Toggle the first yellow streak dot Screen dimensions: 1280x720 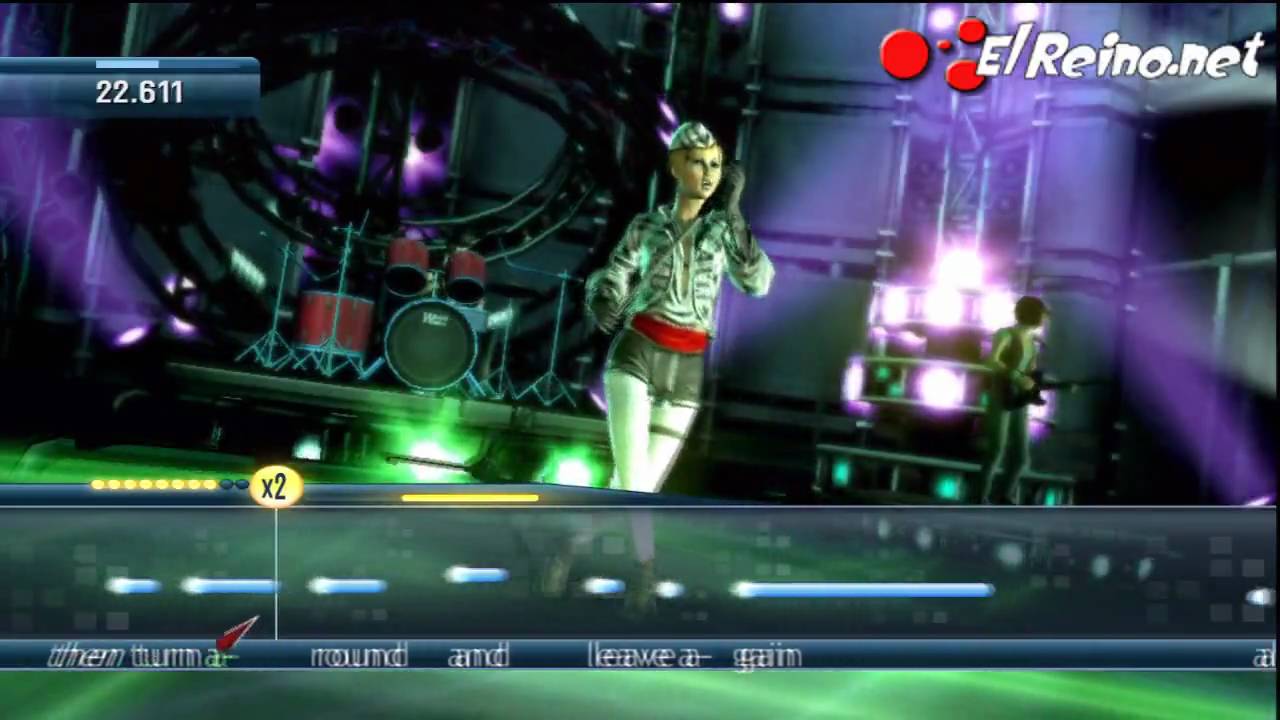97,486
